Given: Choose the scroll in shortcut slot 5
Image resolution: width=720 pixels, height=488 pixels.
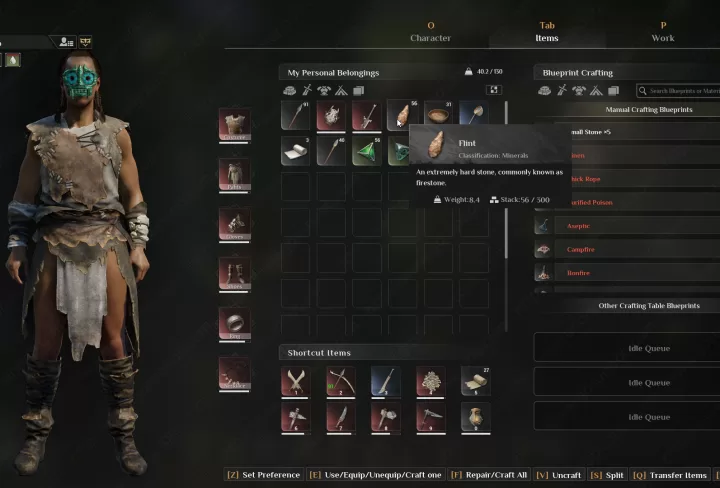Looking at the screenshot, I should (475, 381).
